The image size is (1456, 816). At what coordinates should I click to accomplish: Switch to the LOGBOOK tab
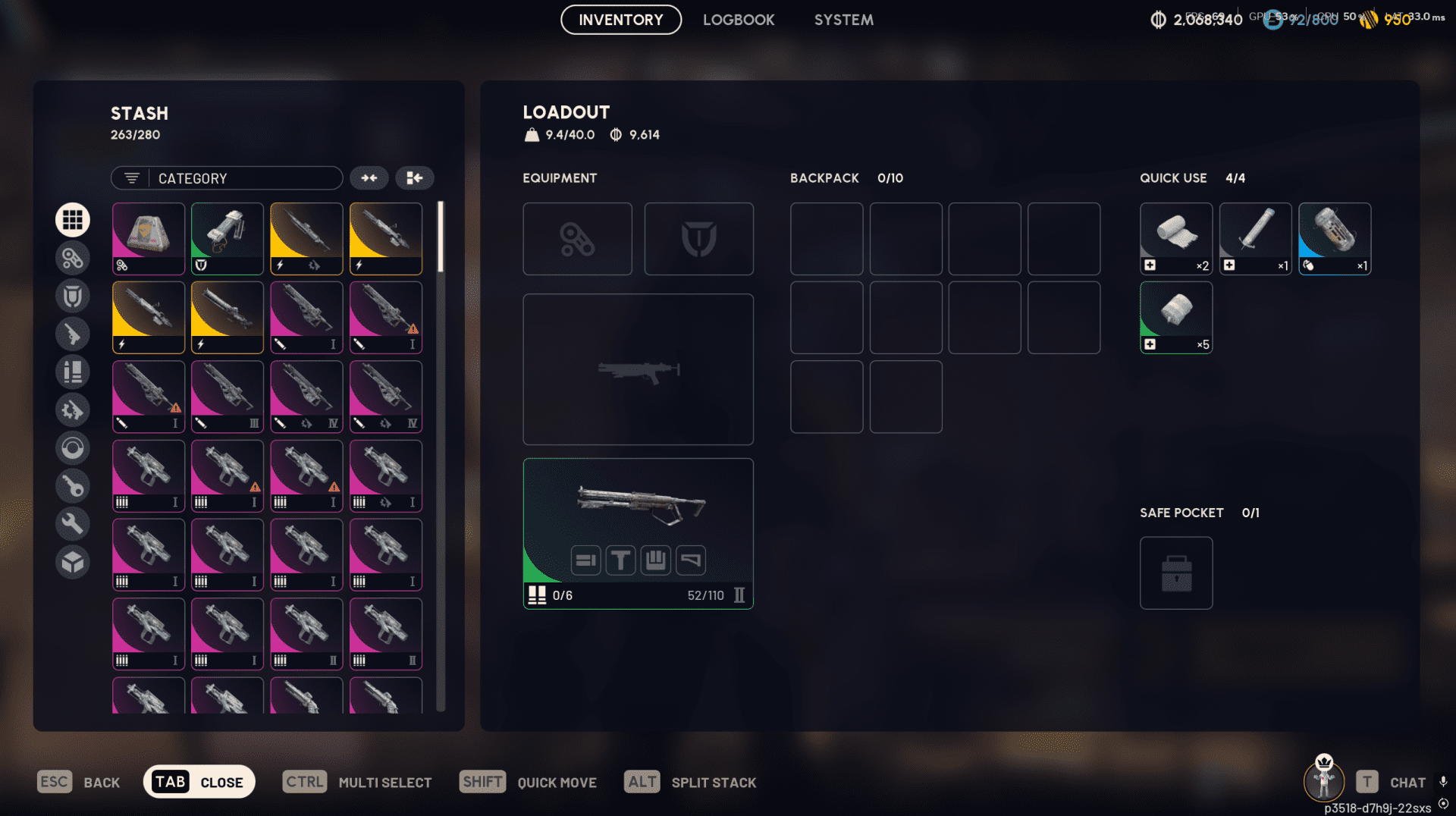point(739,20)
